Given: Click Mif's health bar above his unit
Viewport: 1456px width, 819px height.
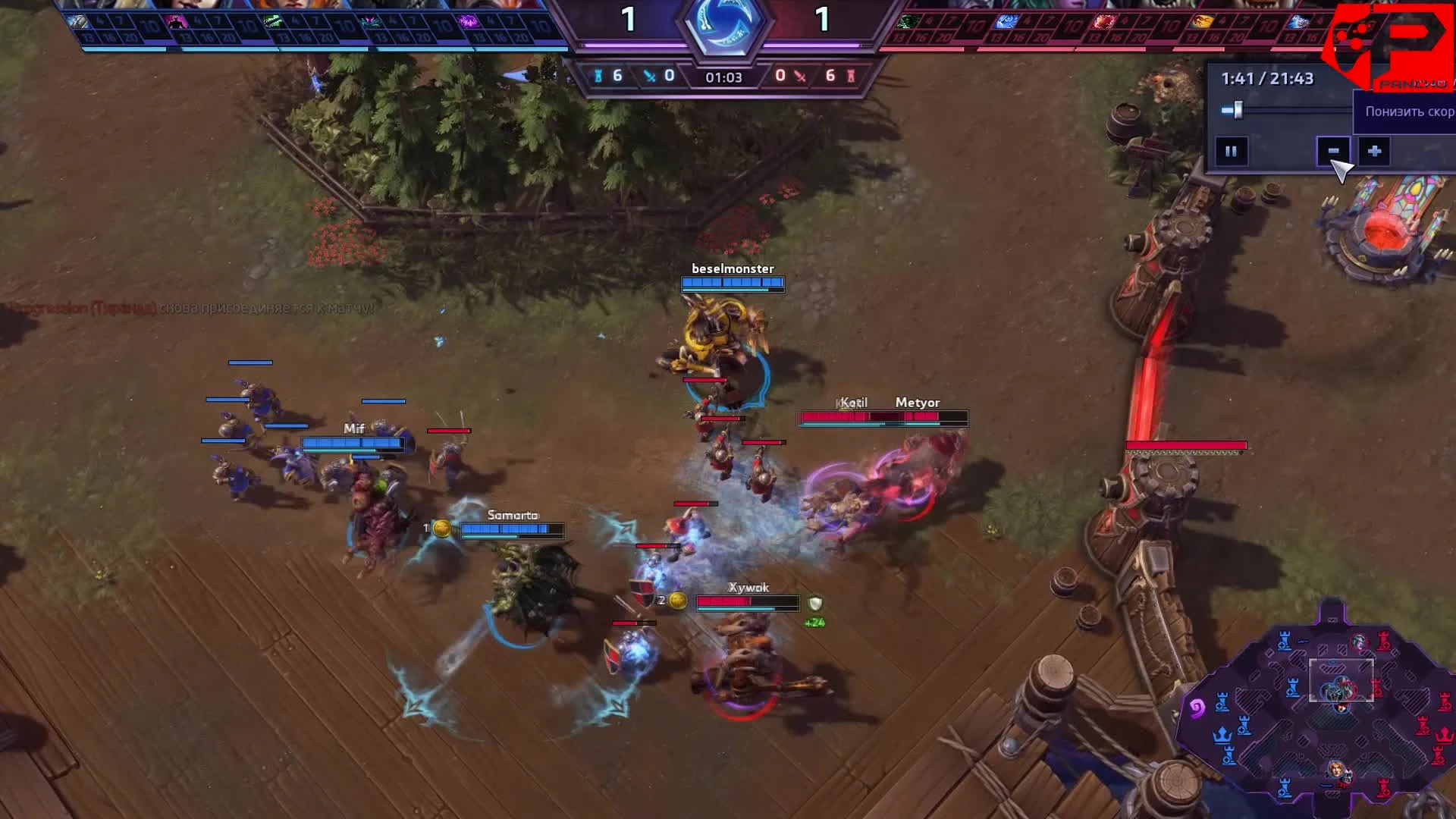Looking at the screenshot, I should tap(353, 444).
